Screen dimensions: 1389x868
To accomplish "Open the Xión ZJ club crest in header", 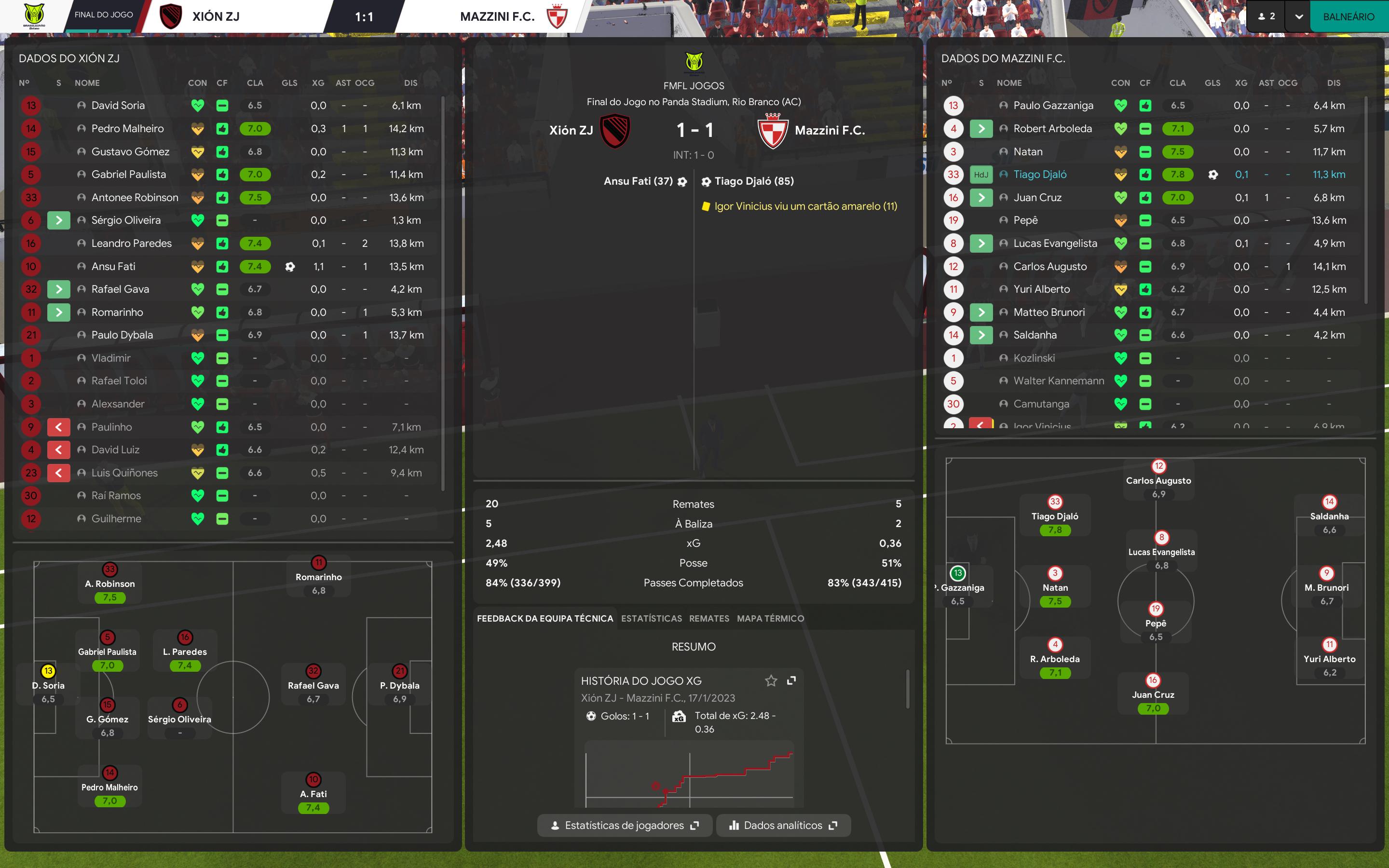I will click(170, 17).
